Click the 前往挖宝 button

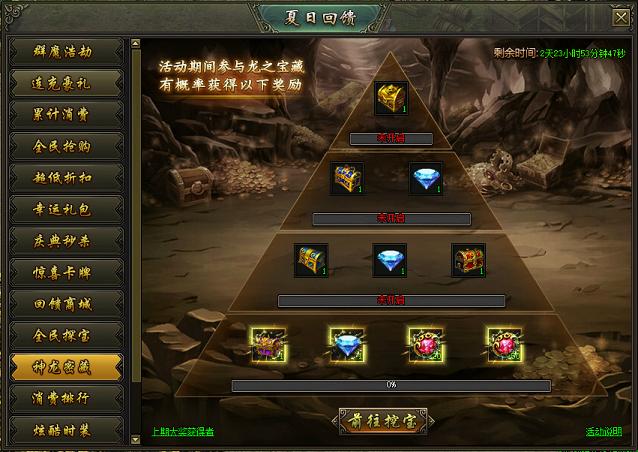tap(384, 420)
